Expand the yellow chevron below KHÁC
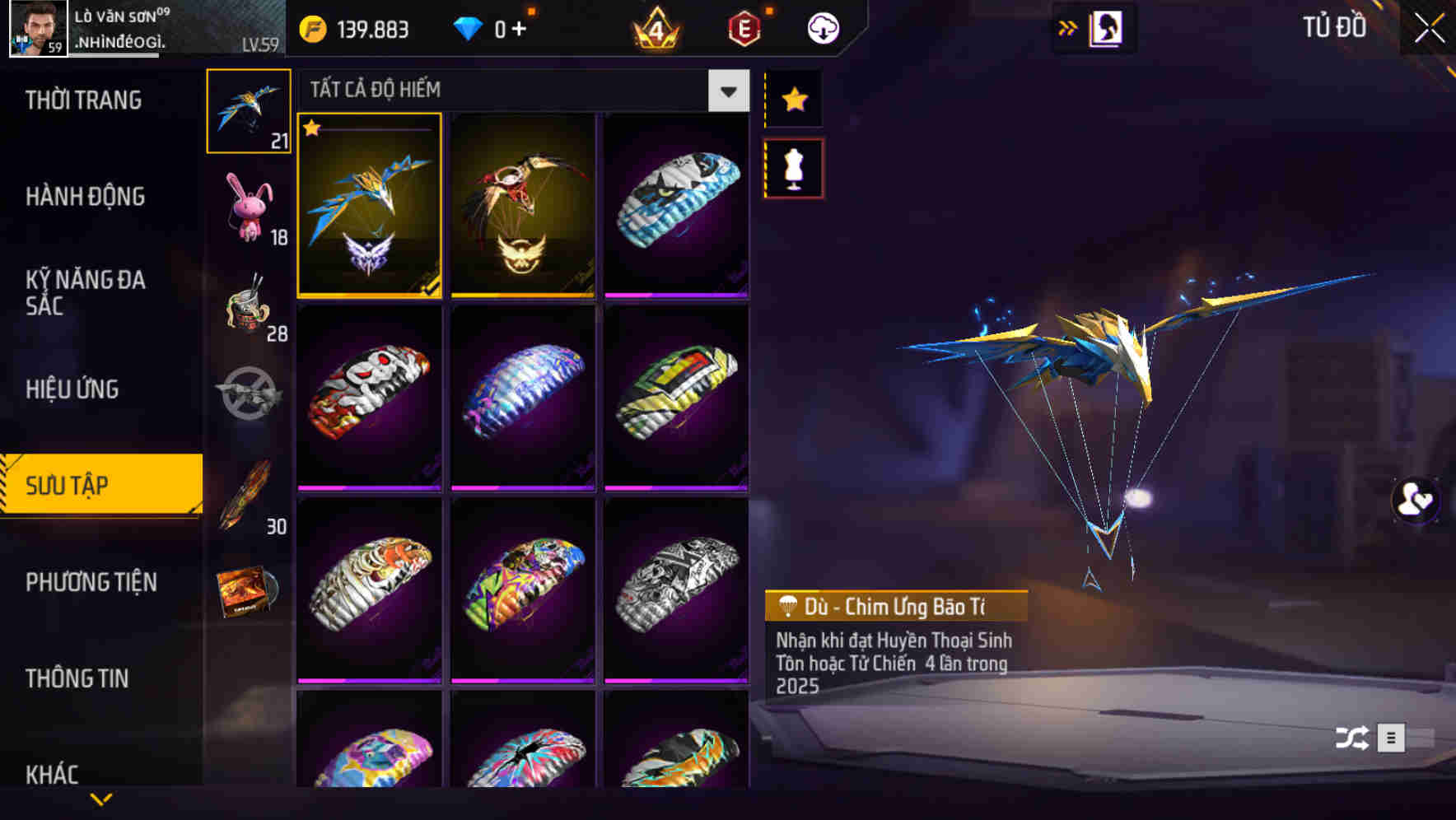 point(99,799)
